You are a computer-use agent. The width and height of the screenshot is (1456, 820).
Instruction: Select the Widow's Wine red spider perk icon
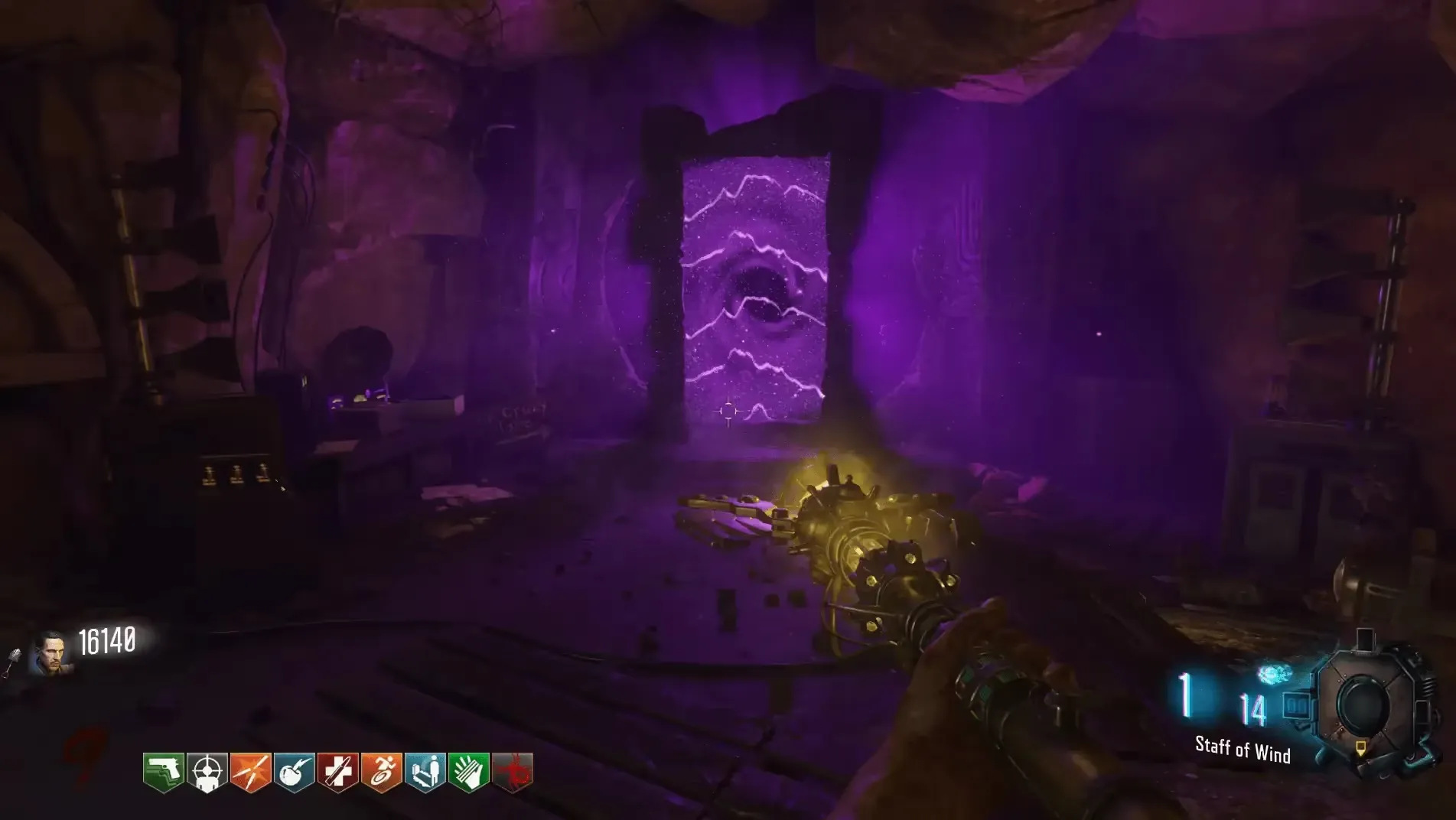click(x=513, y=773)
